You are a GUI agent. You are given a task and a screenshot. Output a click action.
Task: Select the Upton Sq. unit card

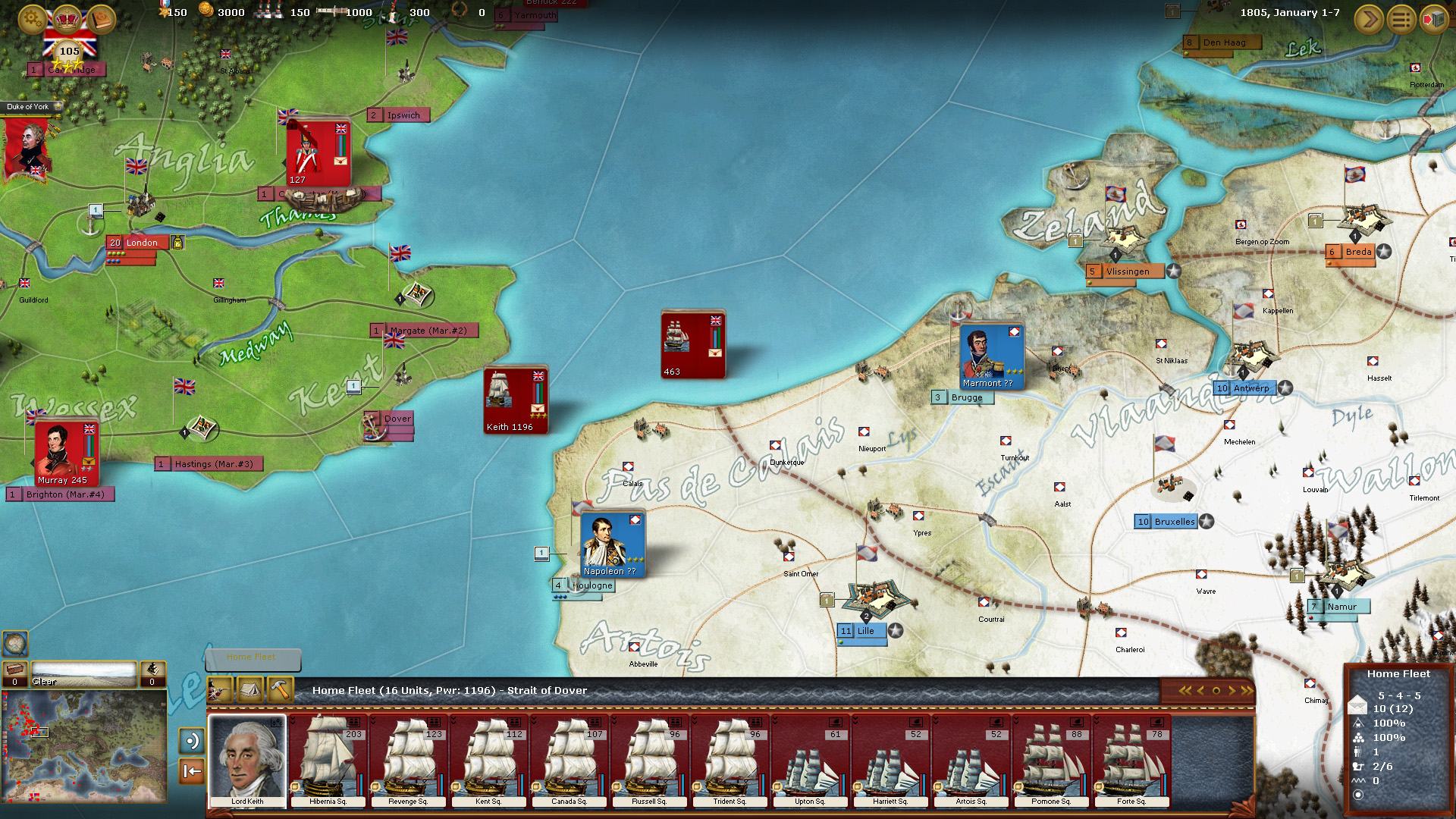810,760
